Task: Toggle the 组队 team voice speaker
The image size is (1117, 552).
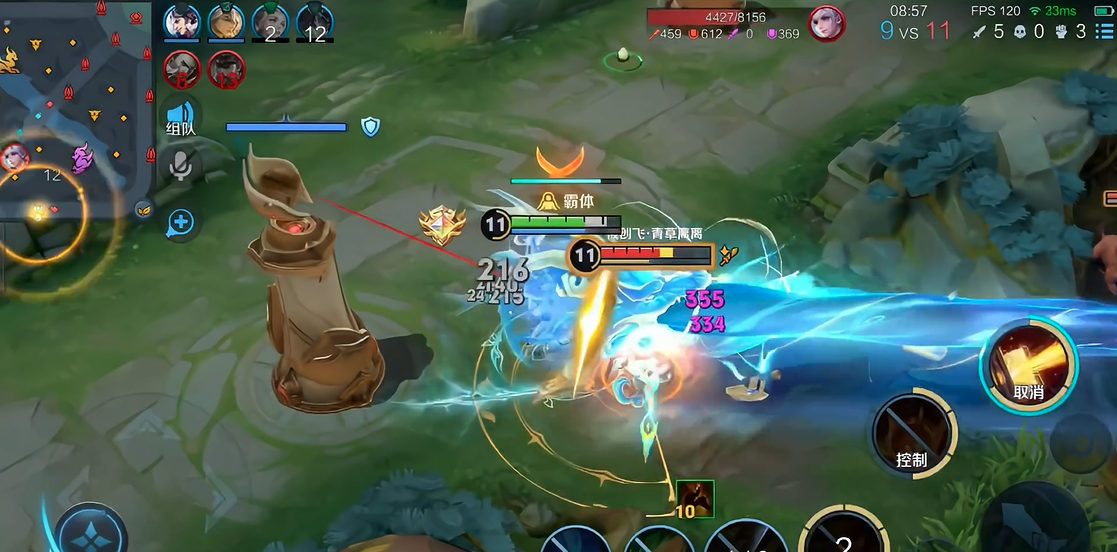Action: (181, 116)
